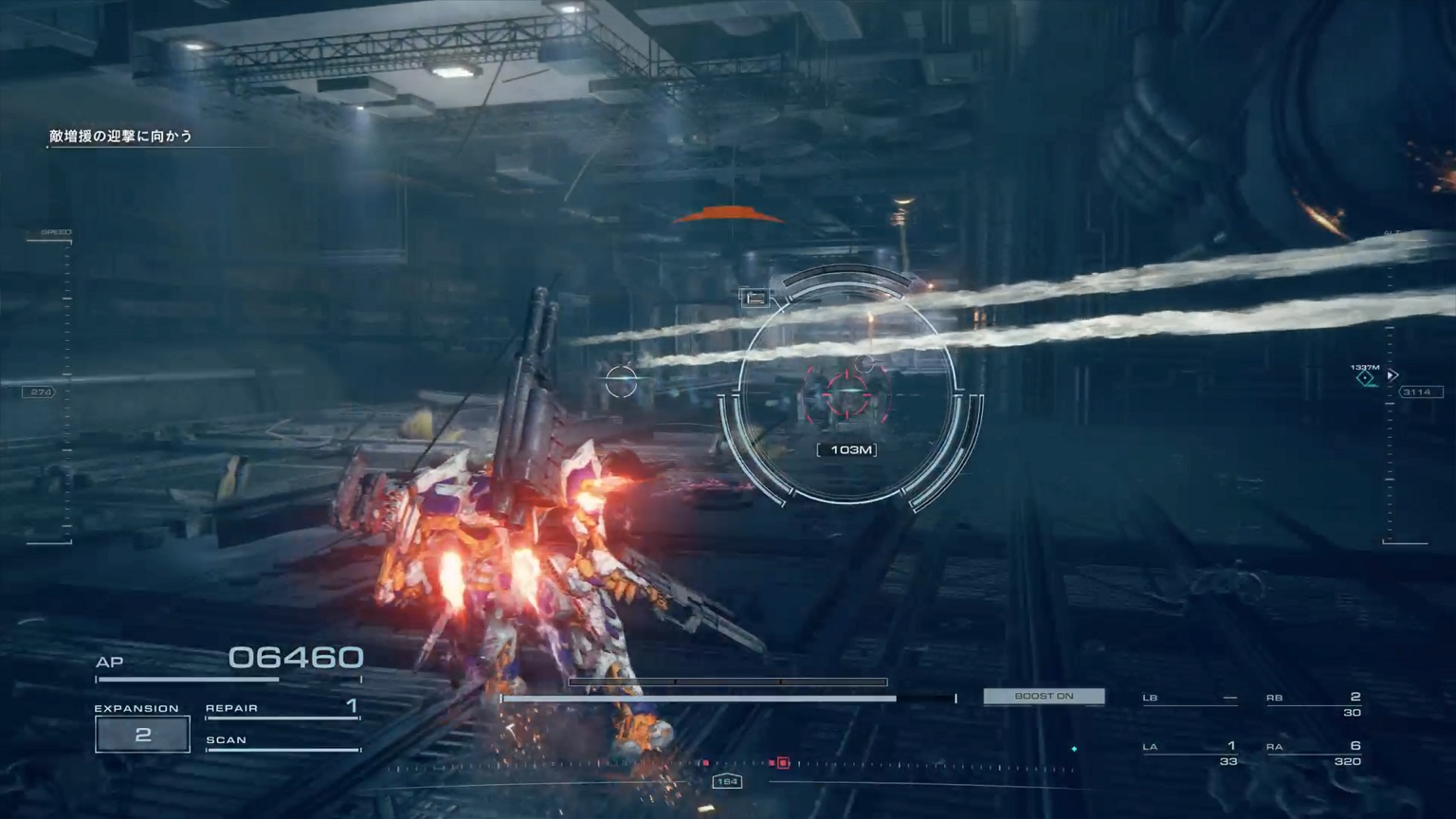
Task: Trigger the Scan indicator
Action: (x=282, y=741)
